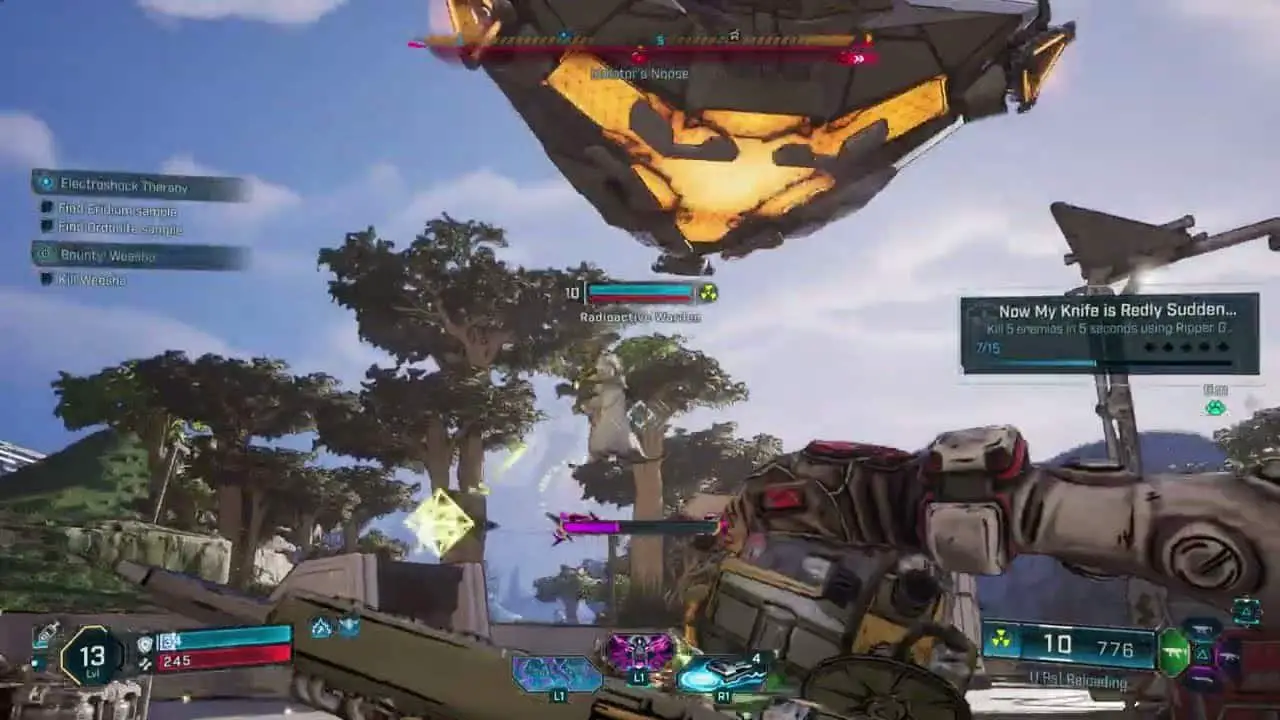Select the shield emblem beside the blue bar
1280x720 pixels.
[145, 643]
